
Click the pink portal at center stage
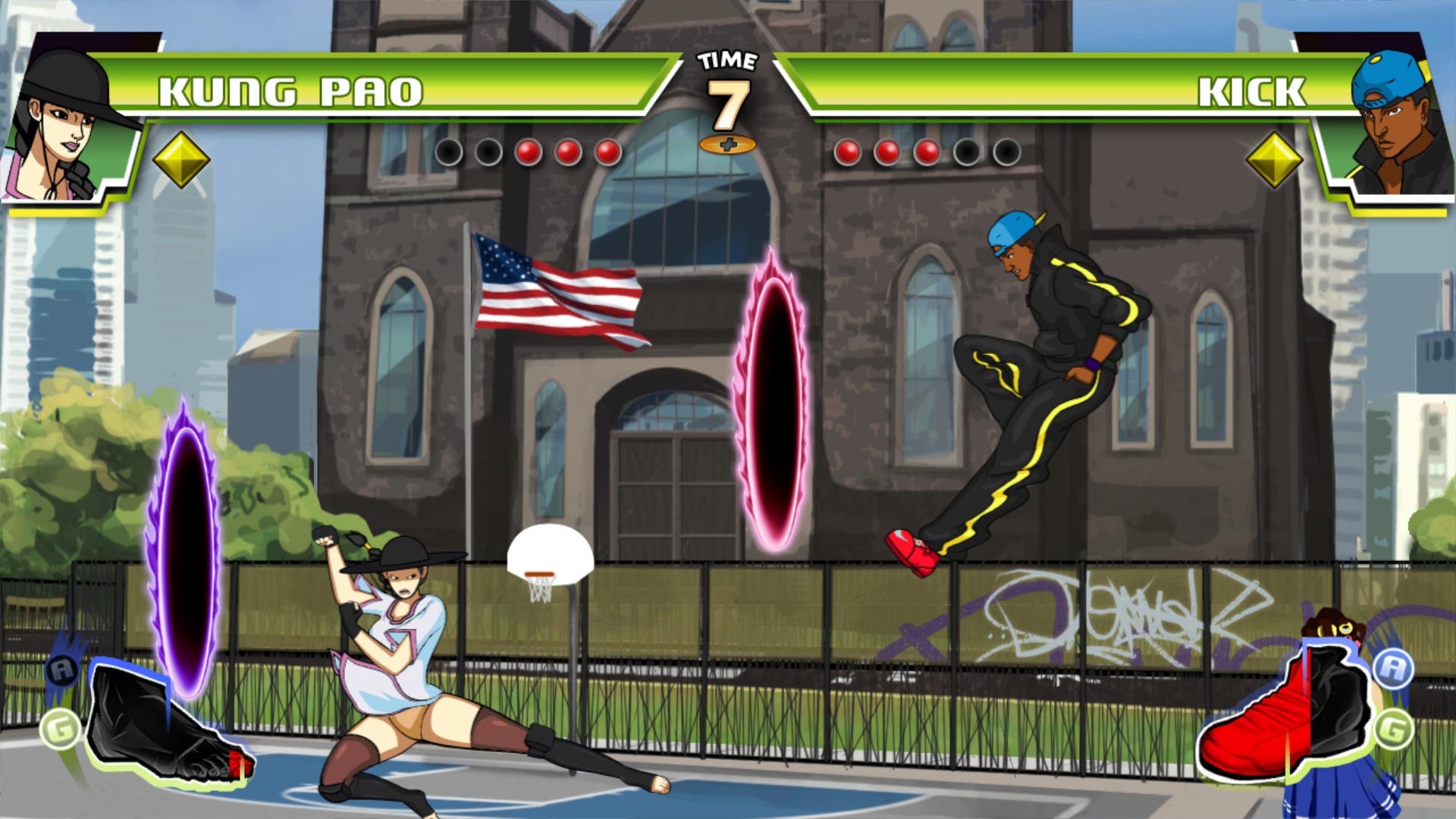point(773,402)
